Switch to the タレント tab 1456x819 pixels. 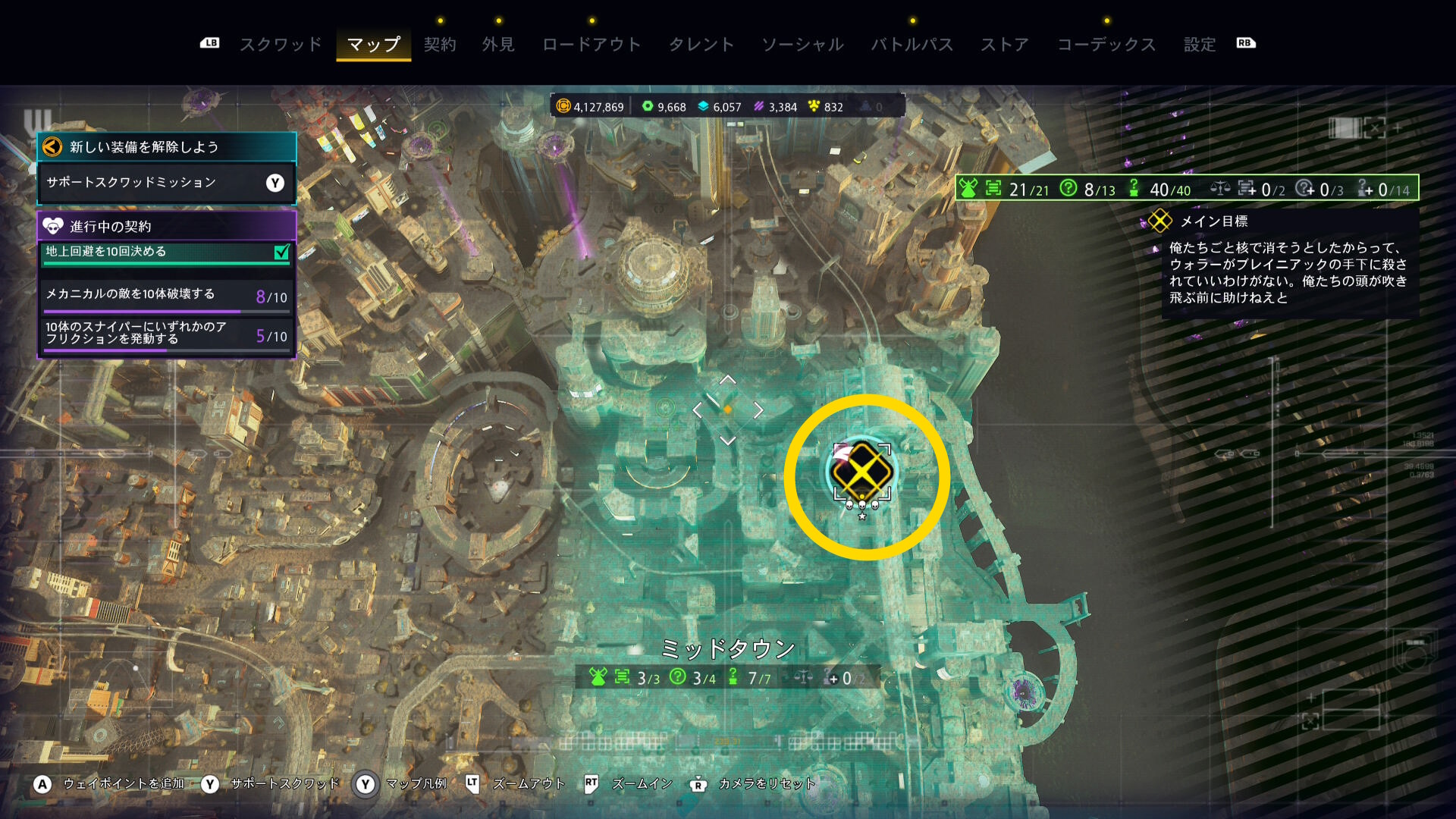701,44
